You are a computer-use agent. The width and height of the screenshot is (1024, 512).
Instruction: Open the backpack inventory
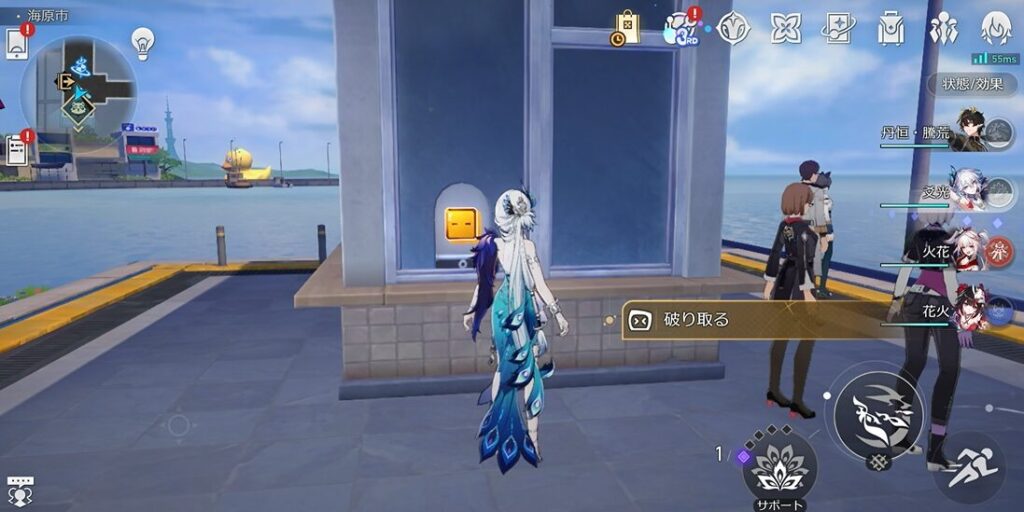(x=890, y=28)
